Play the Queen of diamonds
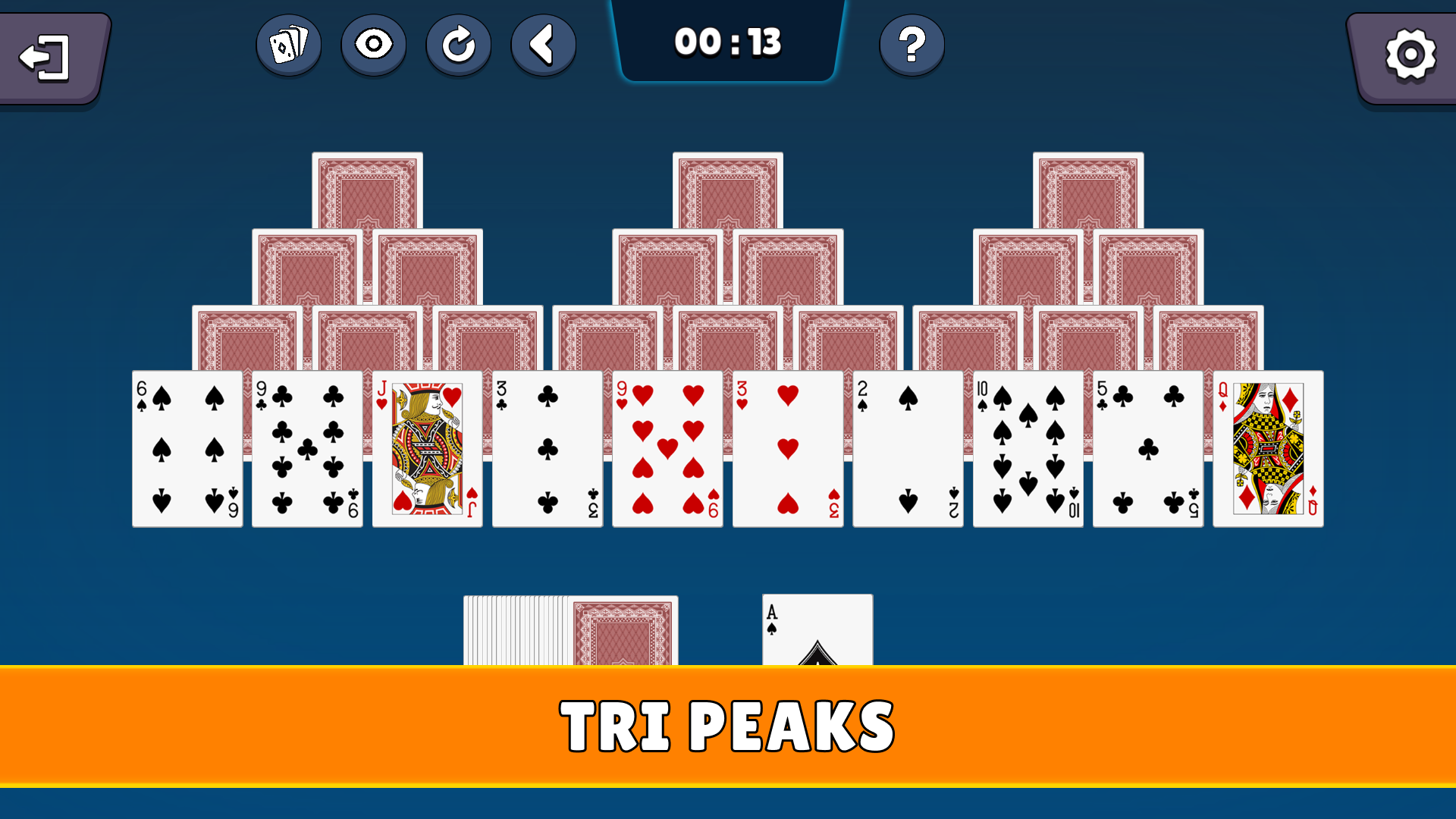 [x=1268, y=449]
